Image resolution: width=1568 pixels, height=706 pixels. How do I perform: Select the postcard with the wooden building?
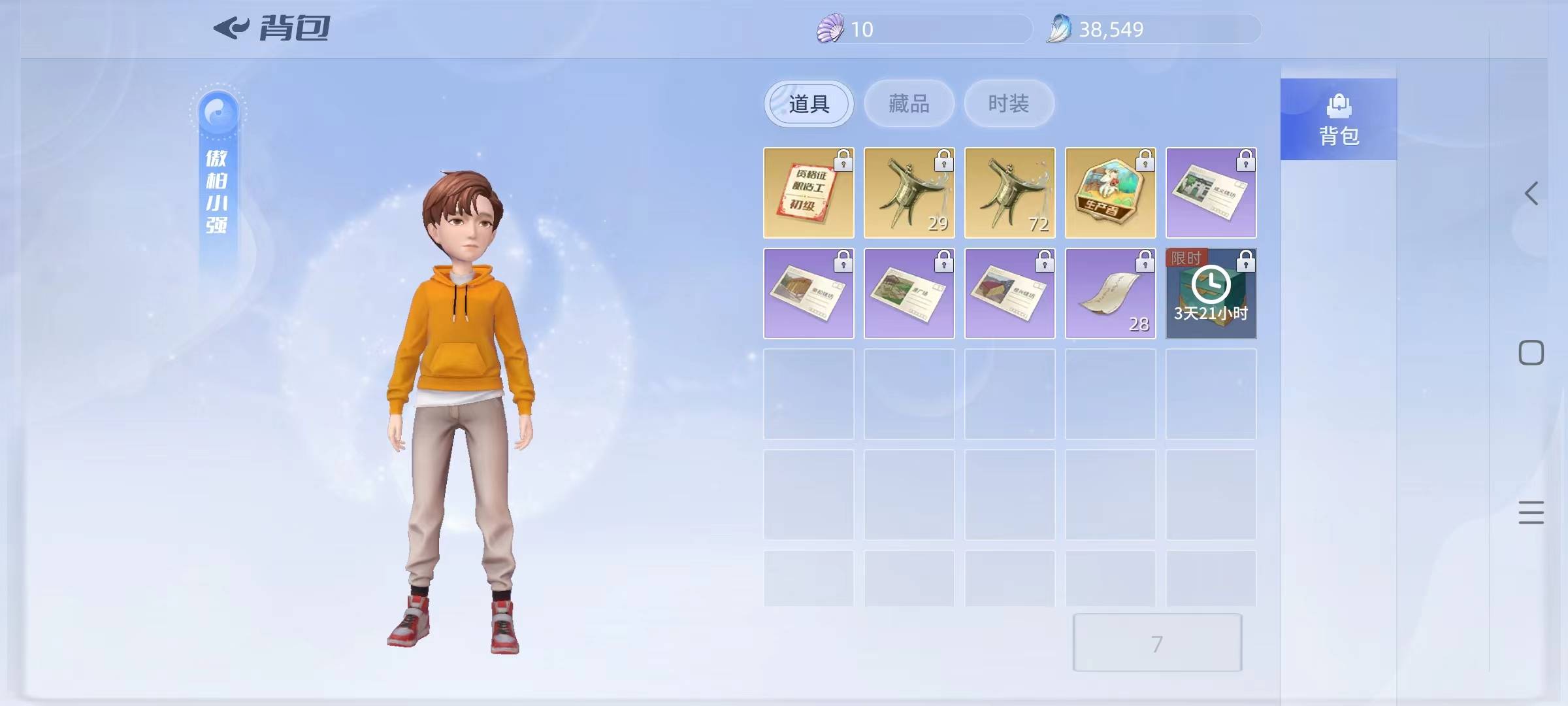(x=808, y=294)
